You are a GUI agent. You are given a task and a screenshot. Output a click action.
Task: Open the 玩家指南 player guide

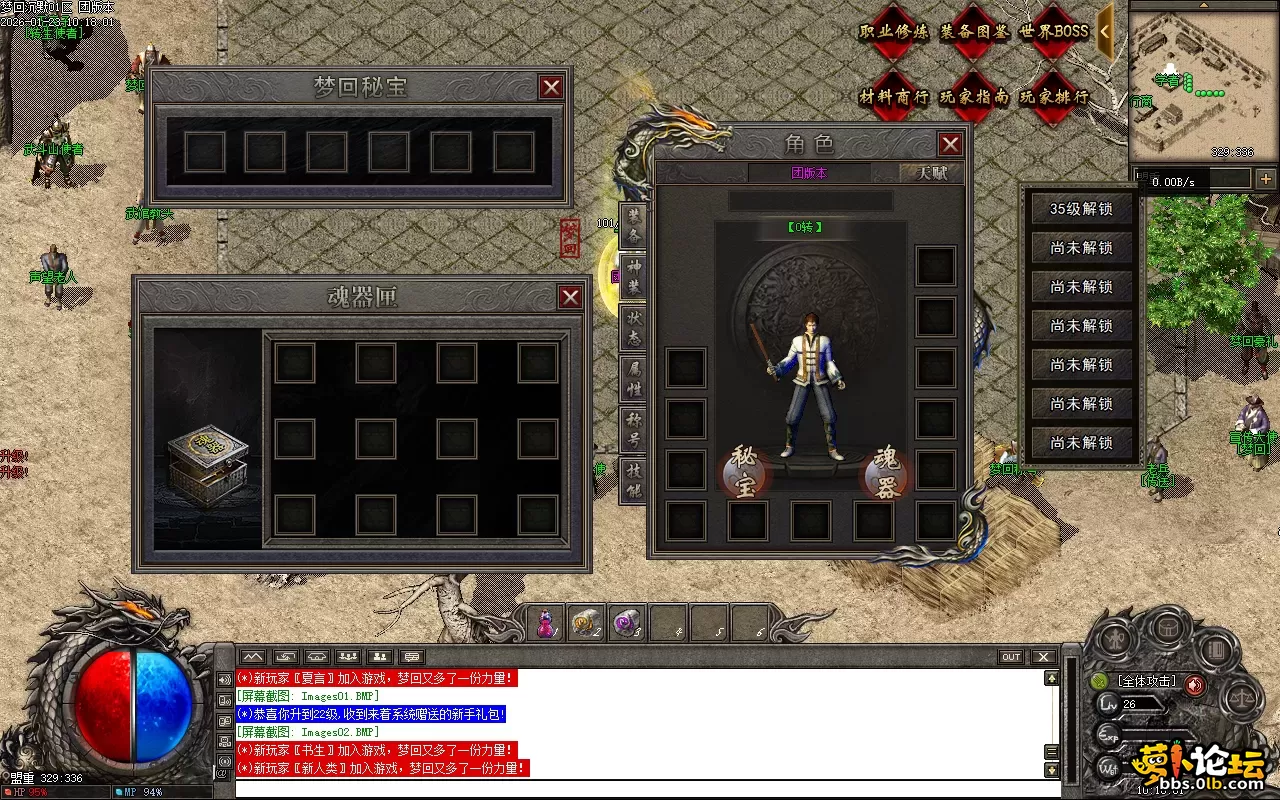pyautogui.click(x=974, y=97)
